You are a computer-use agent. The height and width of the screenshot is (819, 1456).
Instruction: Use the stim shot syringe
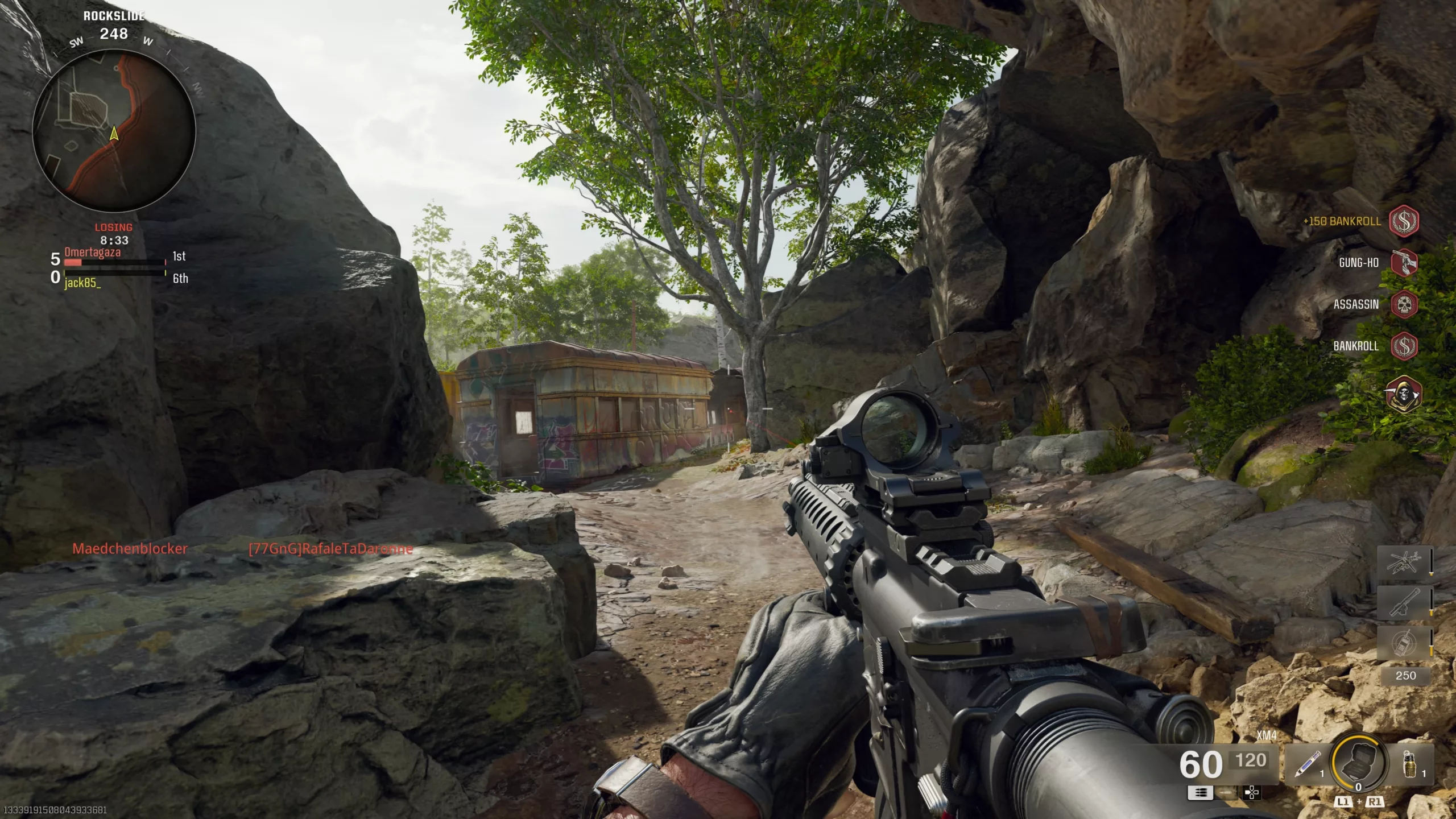pyautogui.click(x=1307, y=763)
